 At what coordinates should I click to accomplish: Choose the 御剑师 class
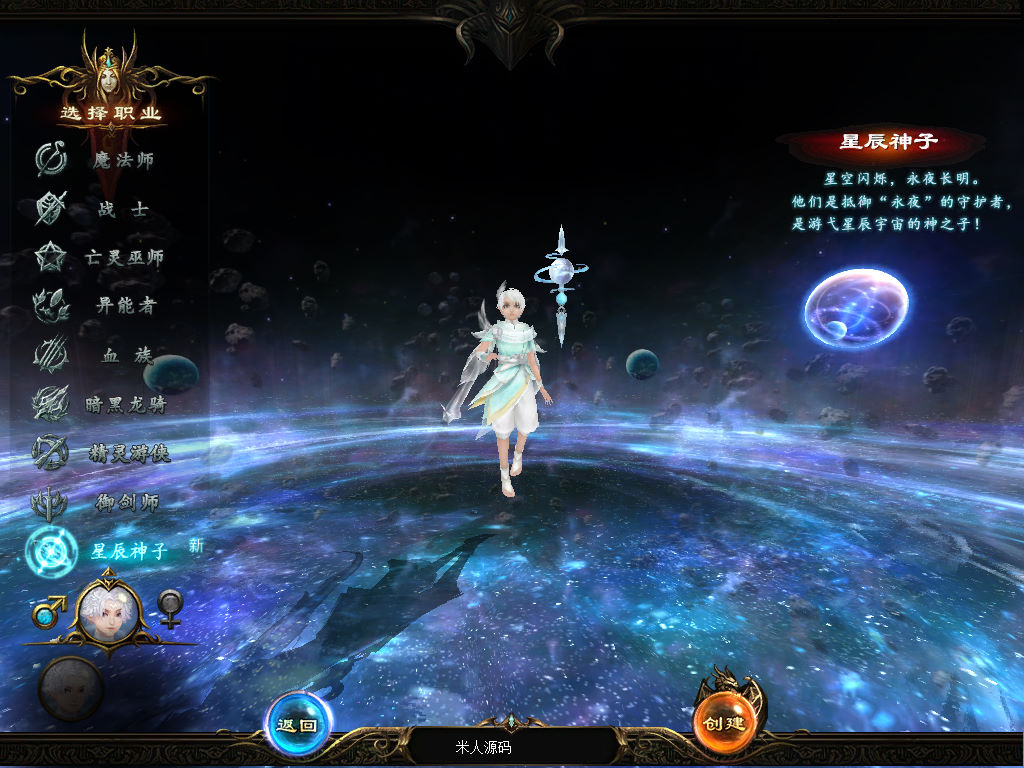(x=122, y=502)
